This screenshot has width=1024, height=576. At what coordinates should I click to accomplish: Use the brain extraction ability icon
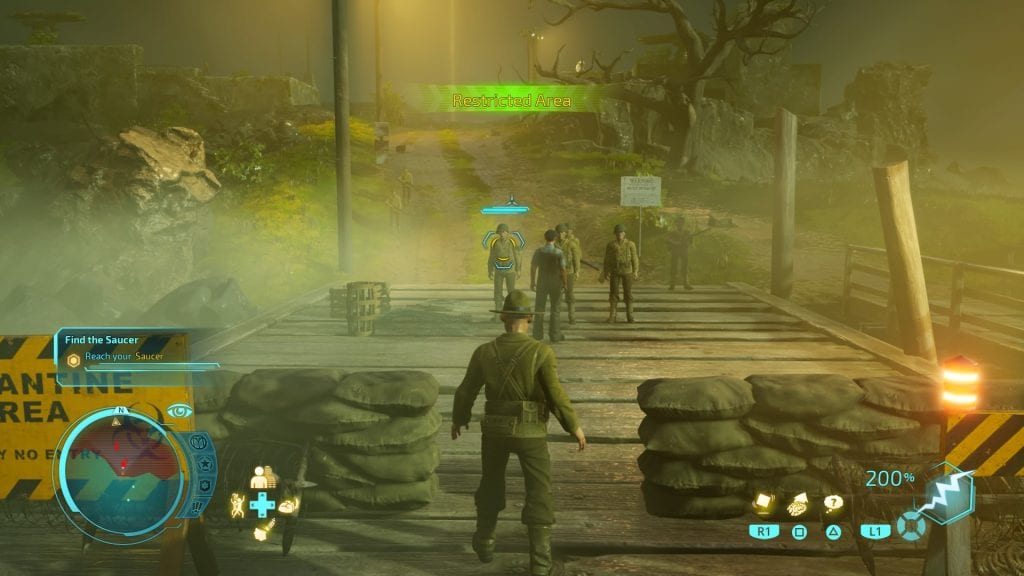[798, 505]
